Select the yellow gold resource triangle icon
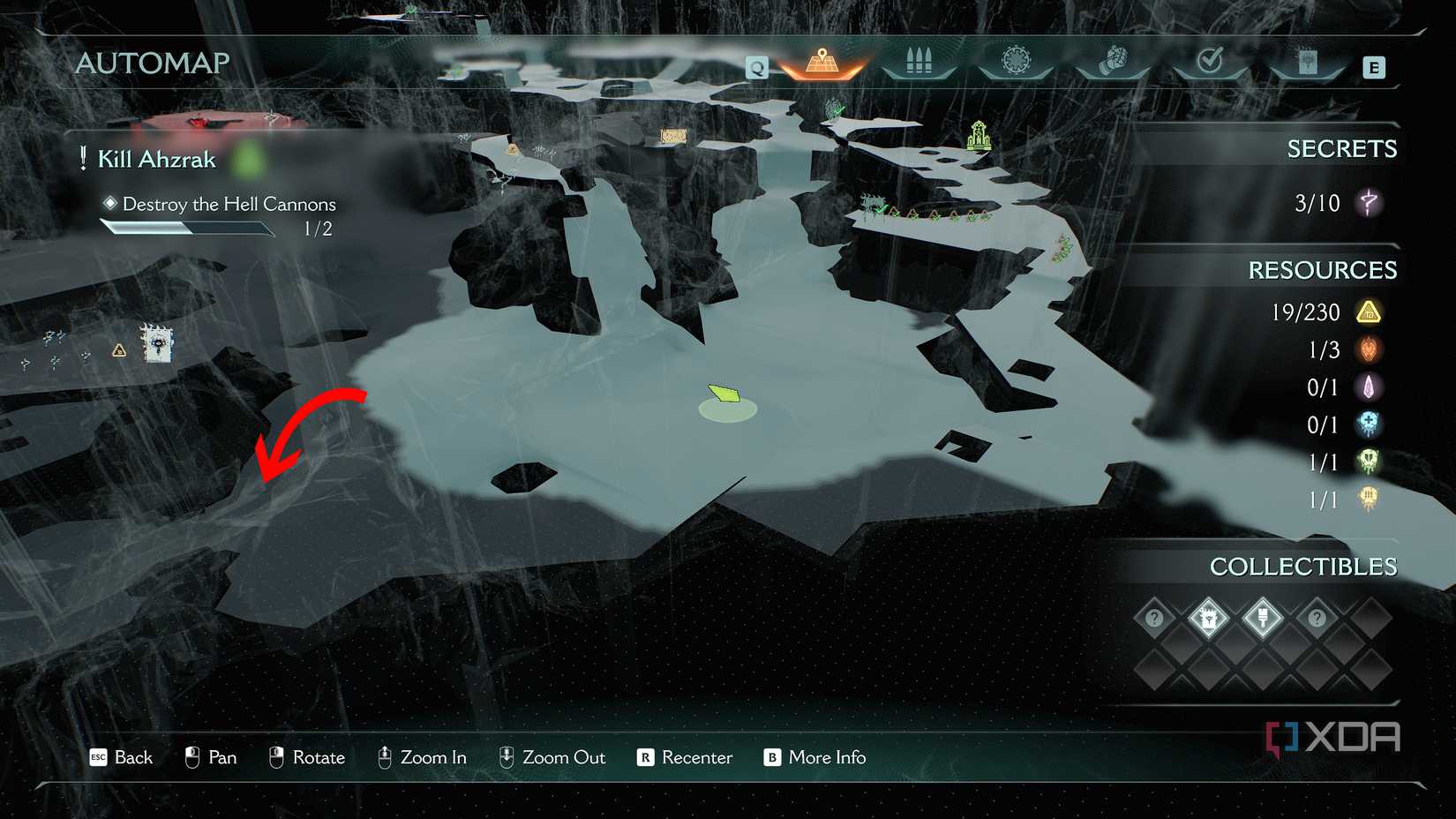 pyautogui.click(x=1369, y=312)
